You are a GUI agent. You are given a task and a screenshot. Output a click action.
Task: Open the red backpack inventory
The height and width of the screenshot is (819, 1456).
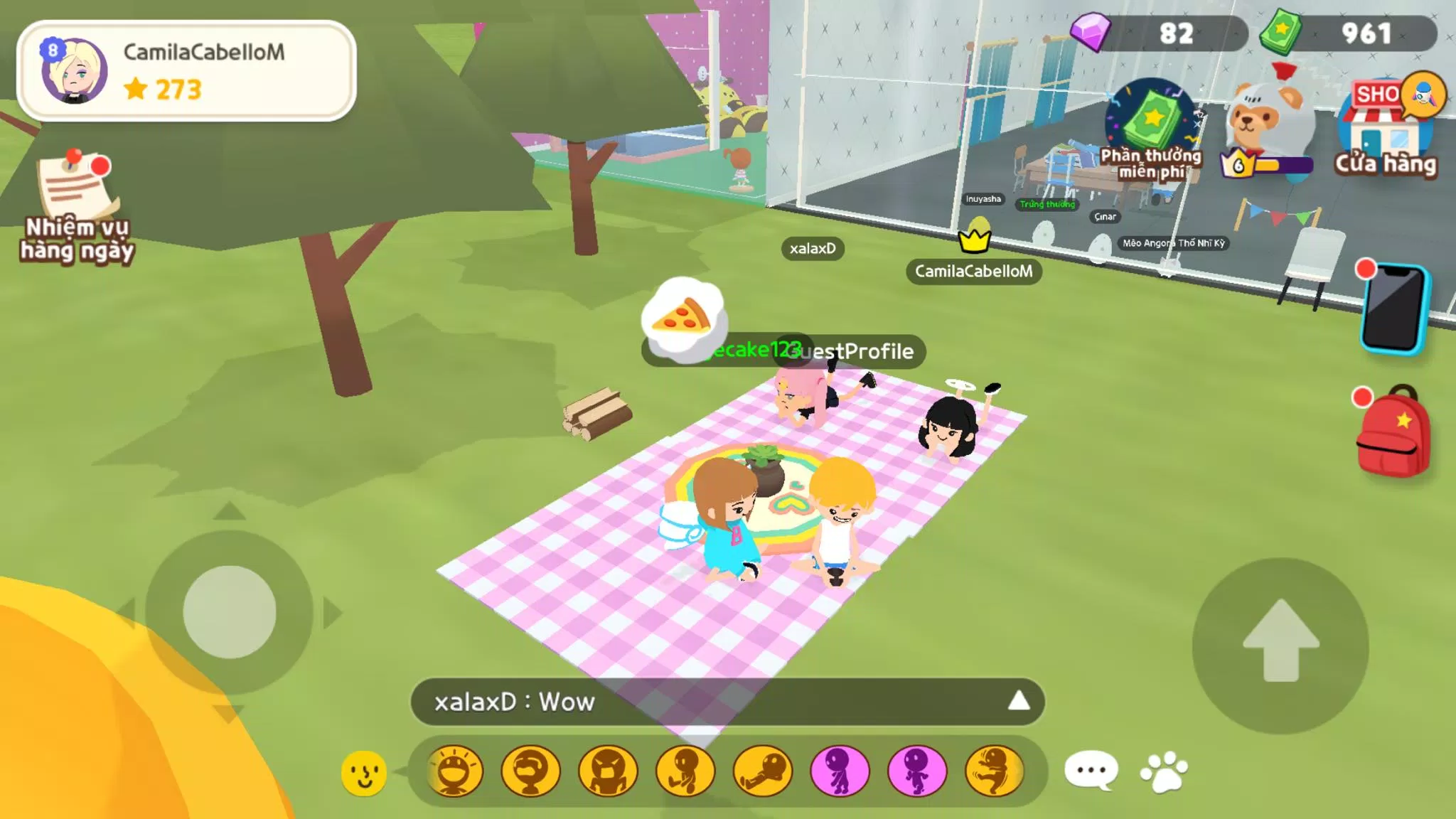1393,432
